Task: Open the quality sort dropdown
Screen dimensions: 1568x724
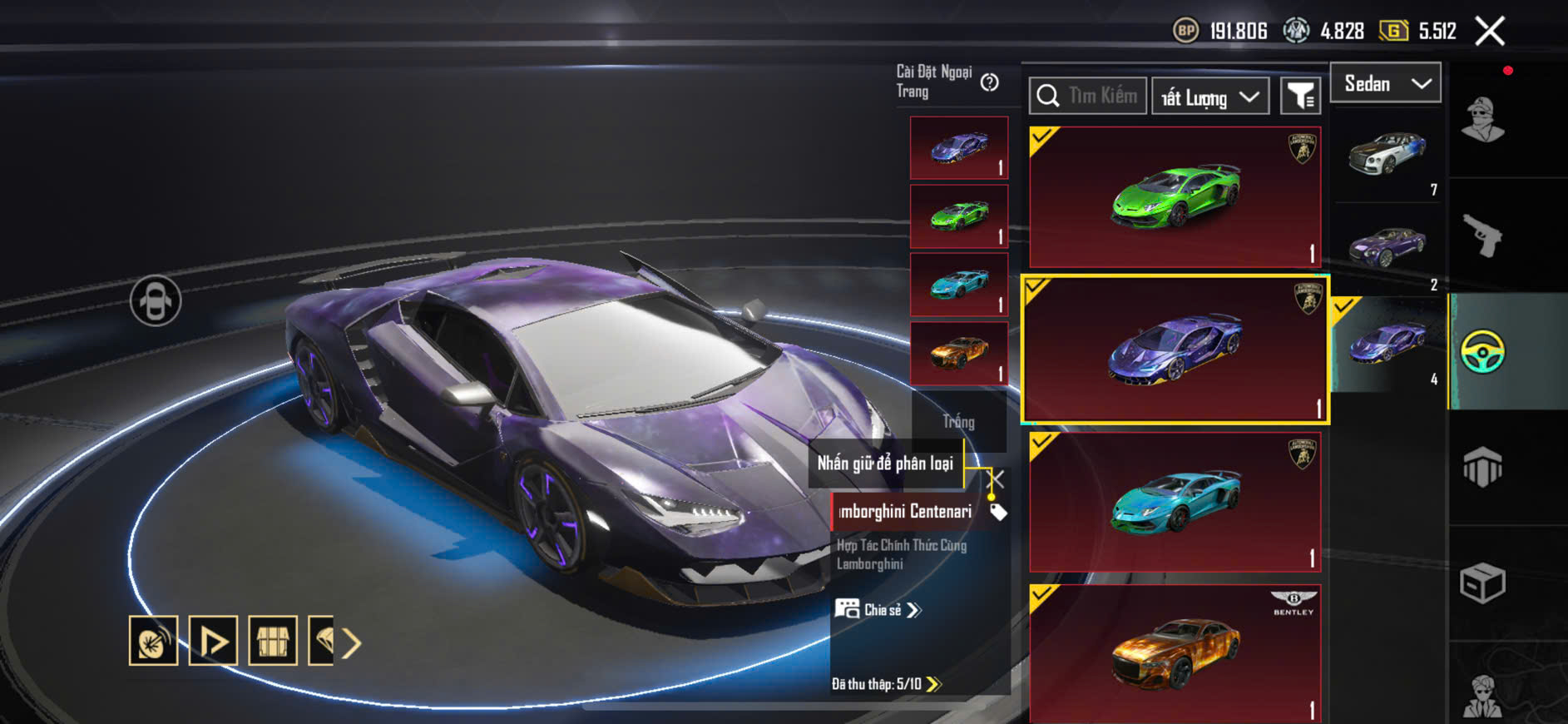Action: point(1209,97)
